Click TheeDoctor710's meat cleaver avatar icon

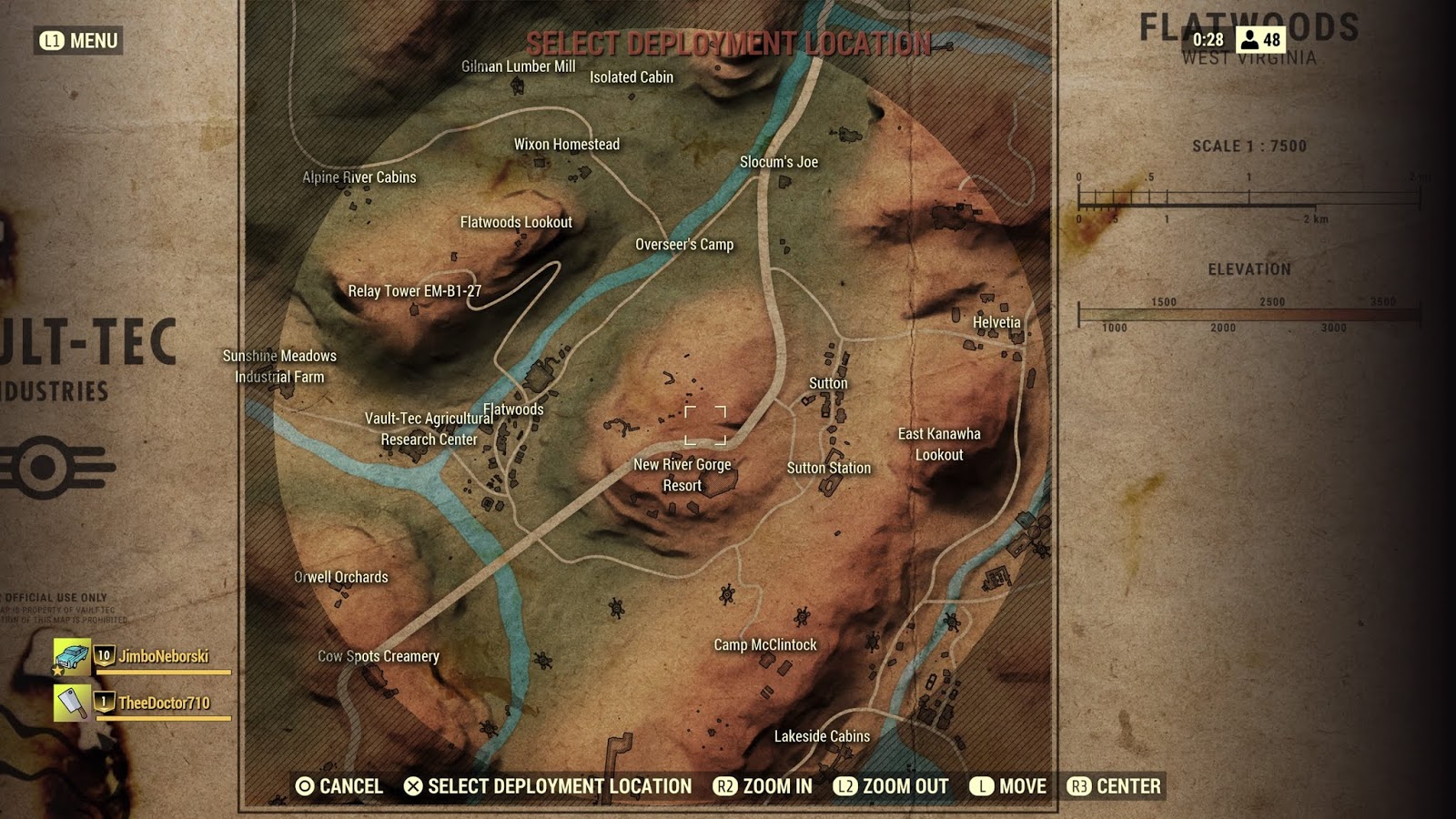(71, 702)
